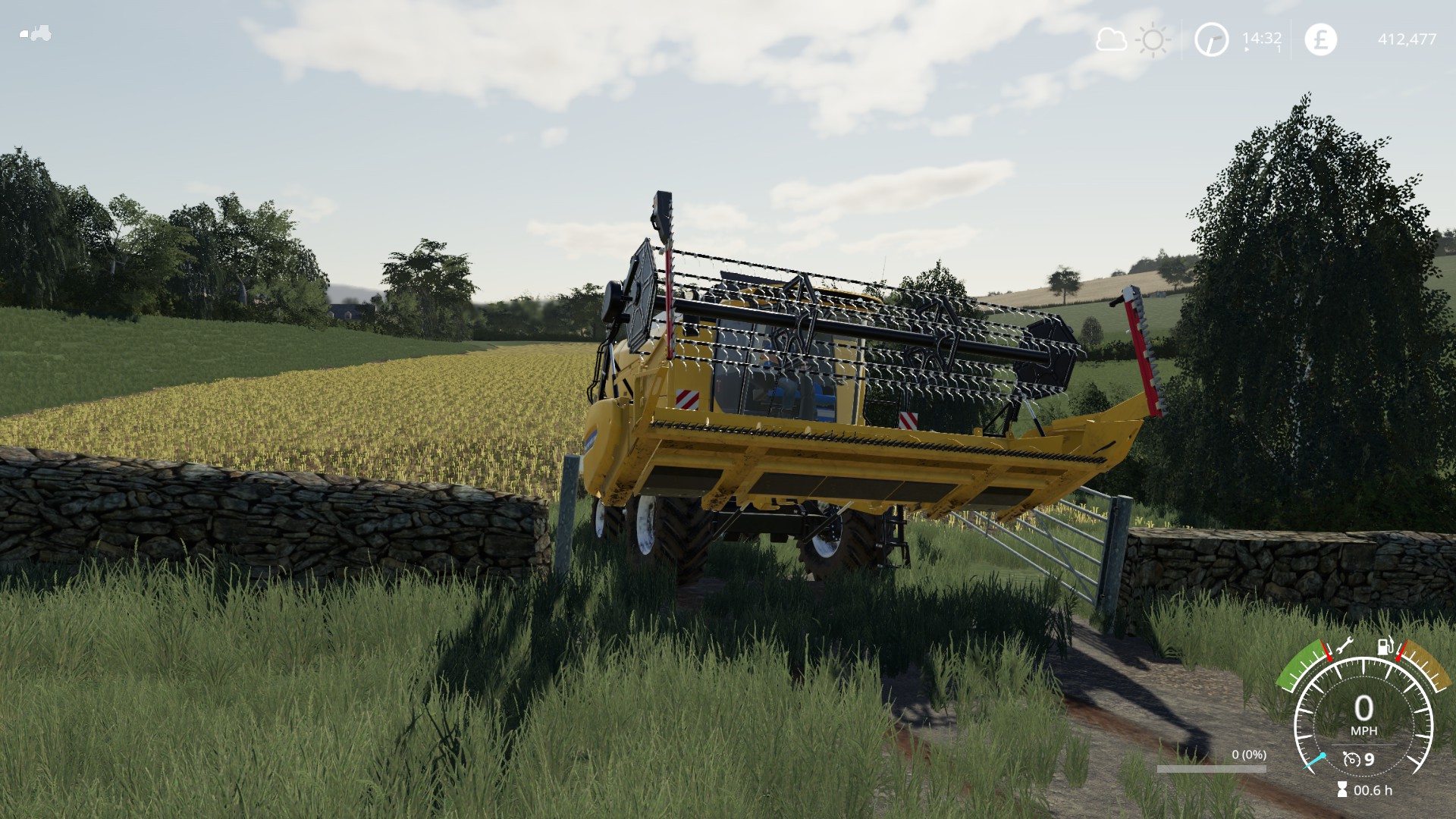The width and height of the screenshot is (1456, 819).
Task: Click the speedometer gauge
Action: coord(1363,713)
